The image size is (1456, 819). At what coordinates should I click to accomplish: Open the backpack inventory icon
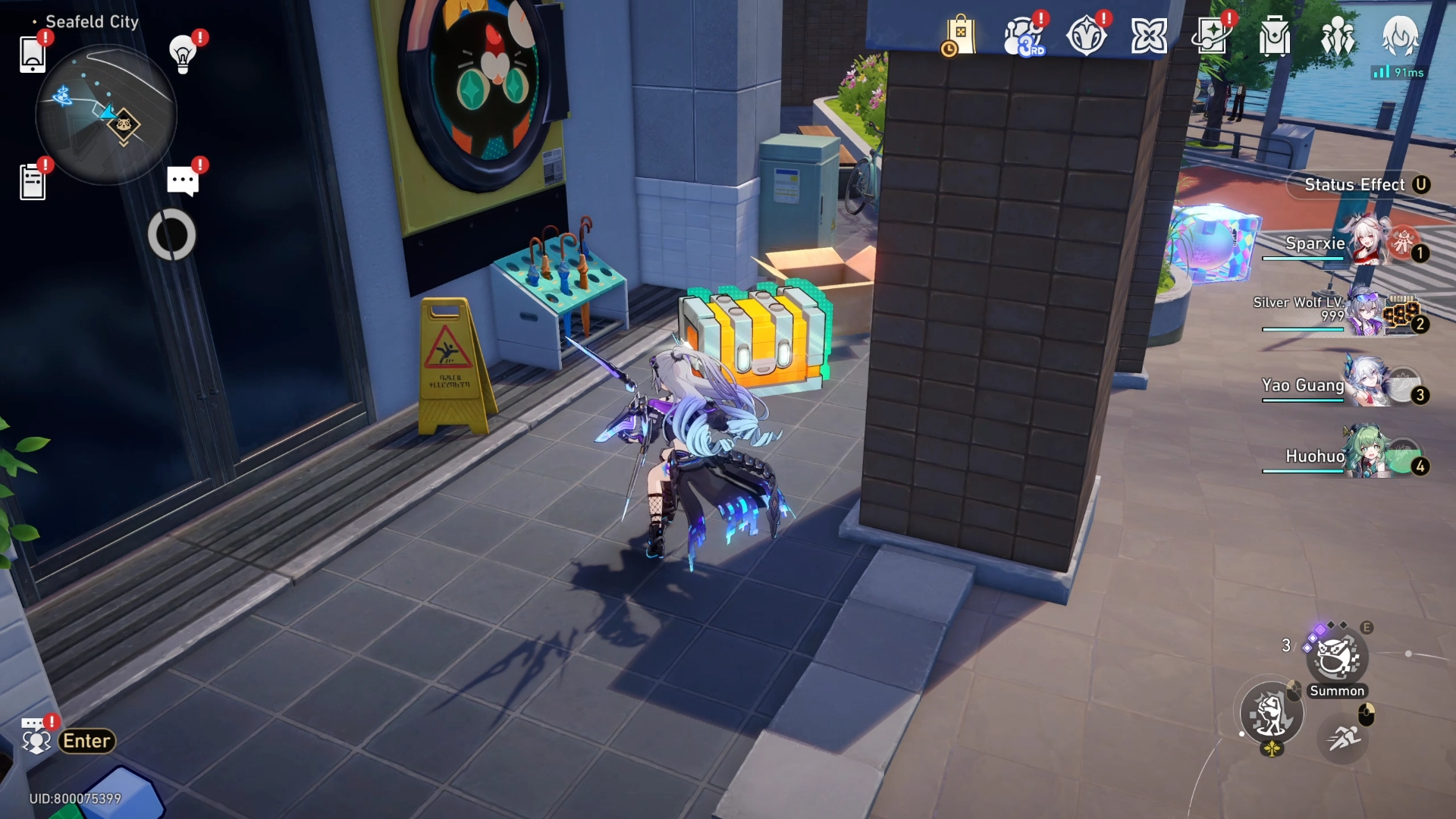[x=1274, y=34]
